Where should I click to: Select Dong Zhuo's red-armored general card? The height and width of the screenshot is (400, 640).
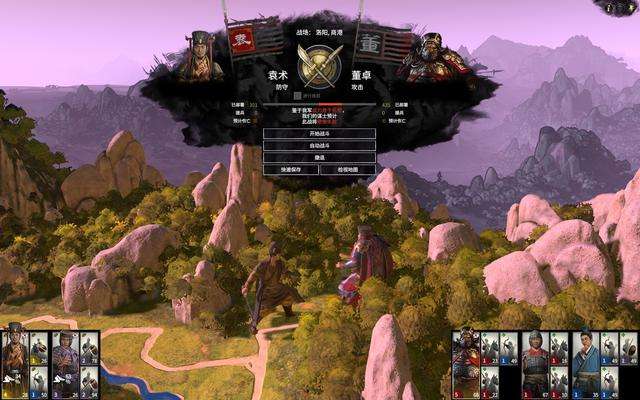click(x=466, y=361)
